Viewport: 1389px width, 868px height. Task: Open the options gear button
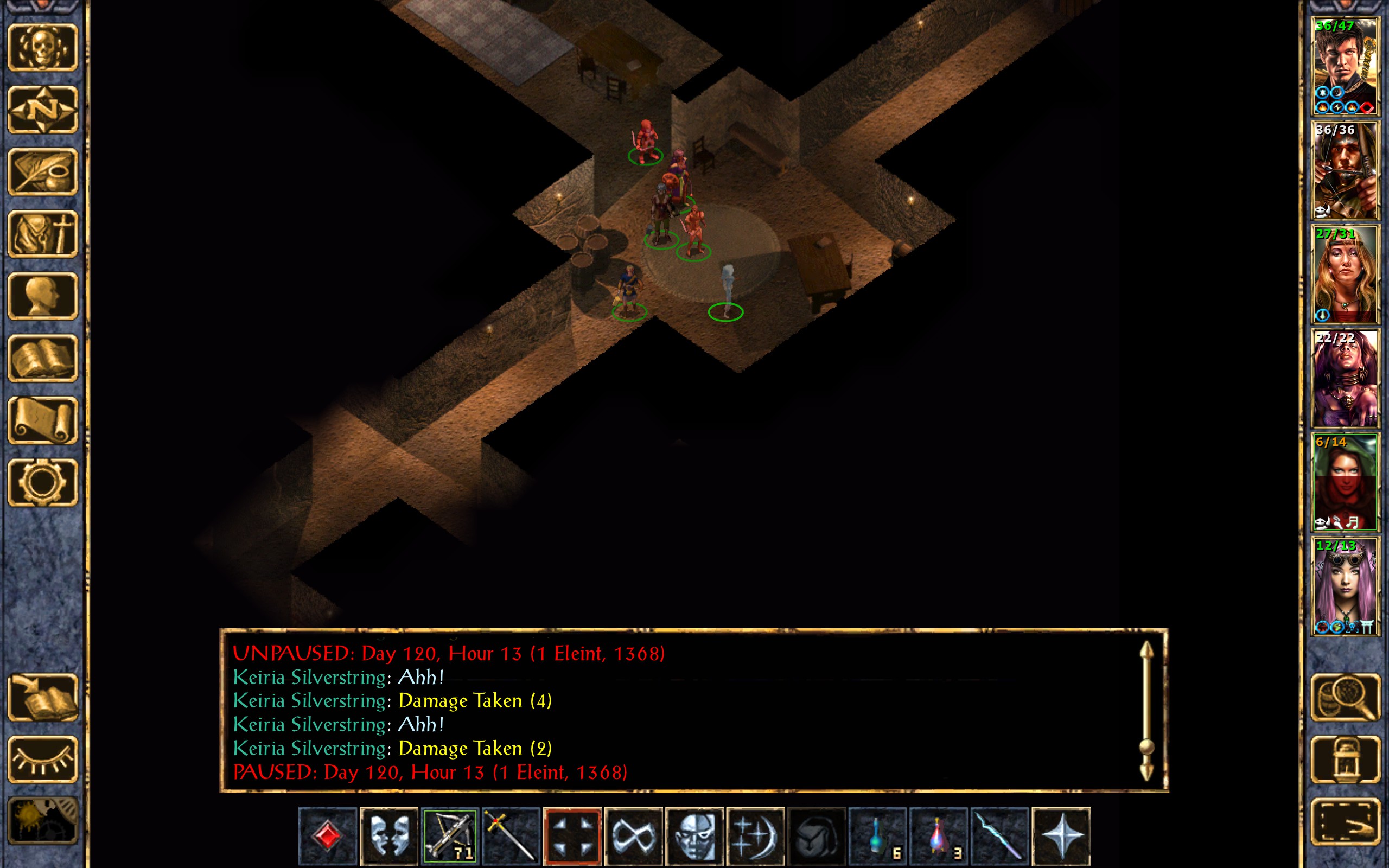coord(43,482)
